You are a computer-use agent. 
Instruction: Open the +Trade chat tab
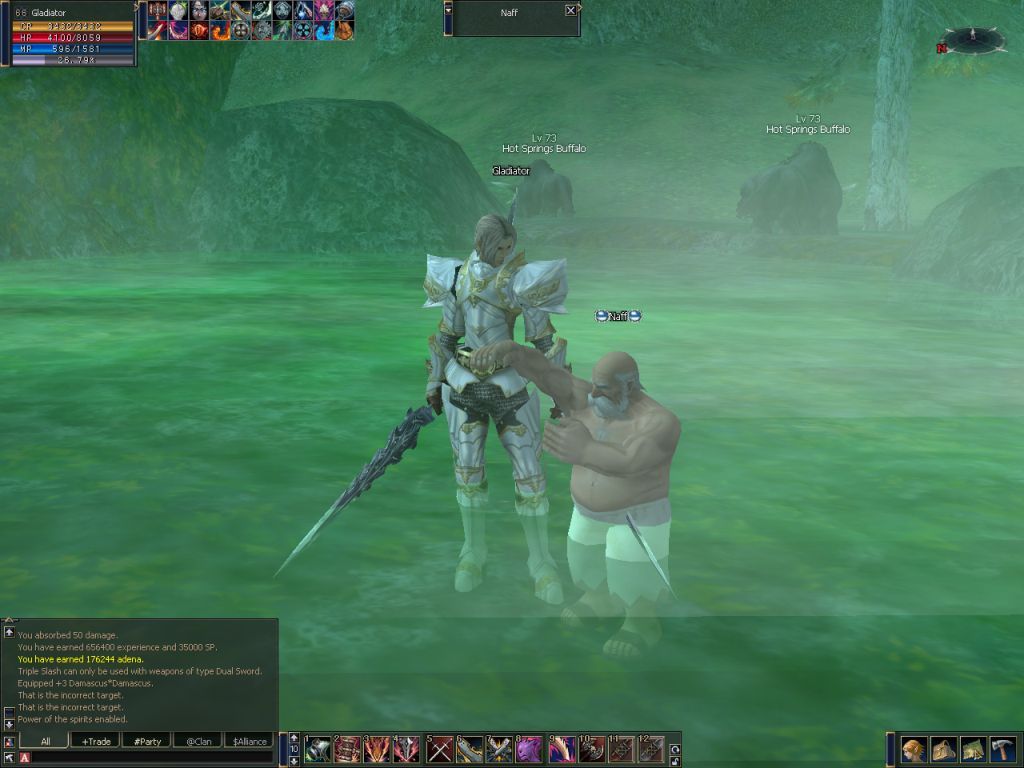tap(96, 741)
